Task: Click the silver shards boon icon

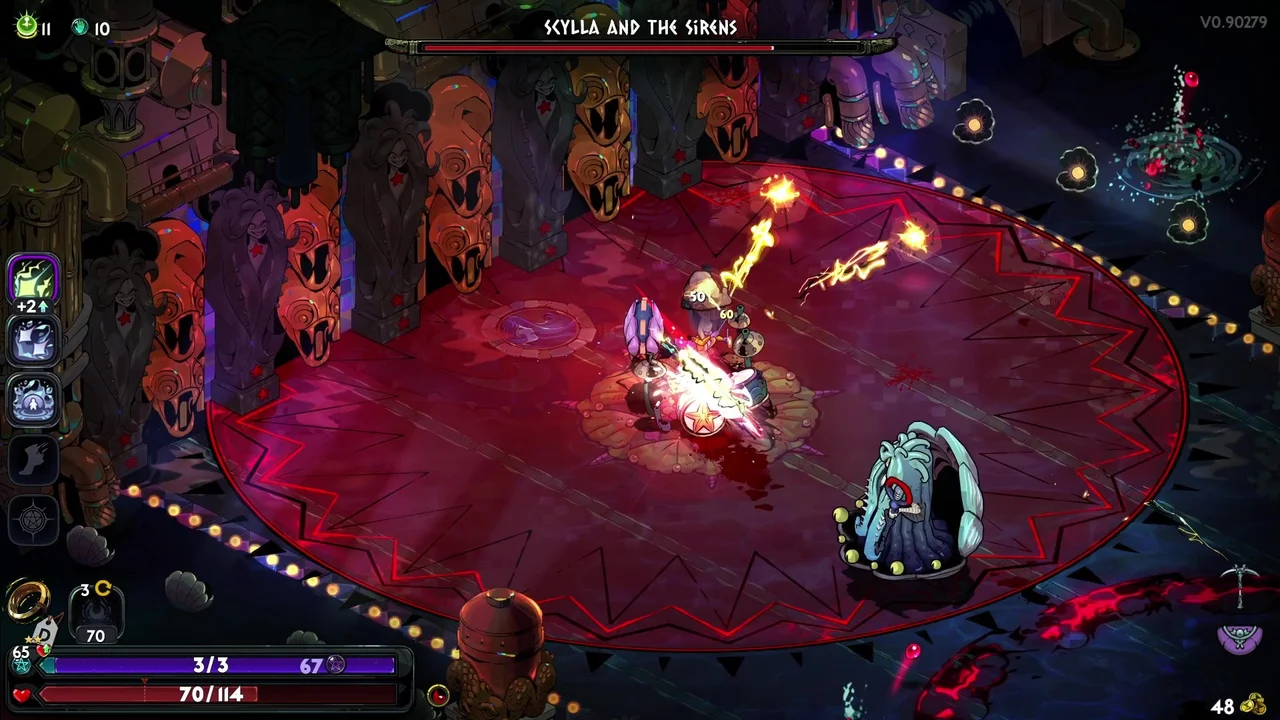Action: coord(33,341)
